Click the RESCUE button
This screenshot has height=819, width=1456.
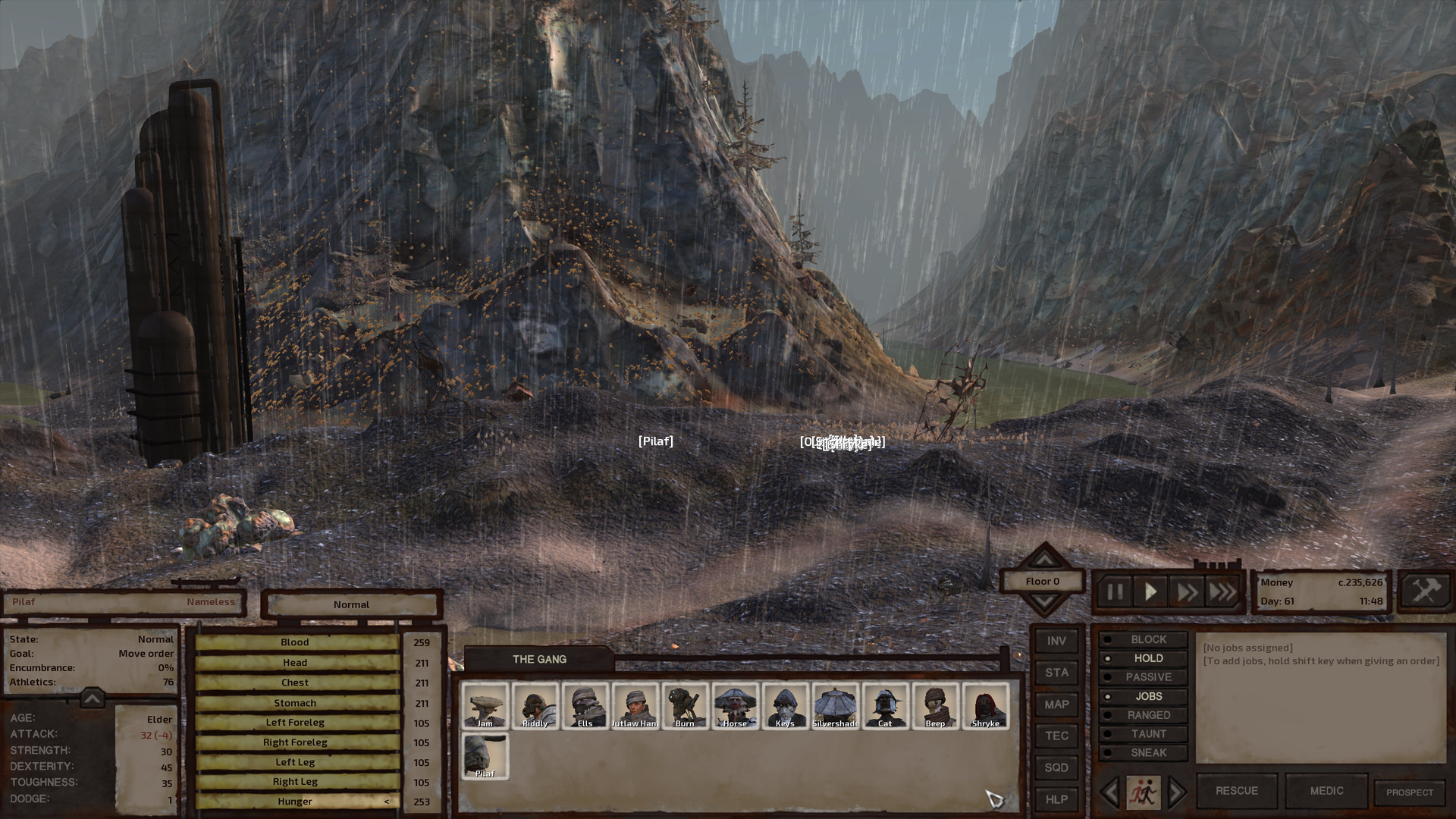1236,790
